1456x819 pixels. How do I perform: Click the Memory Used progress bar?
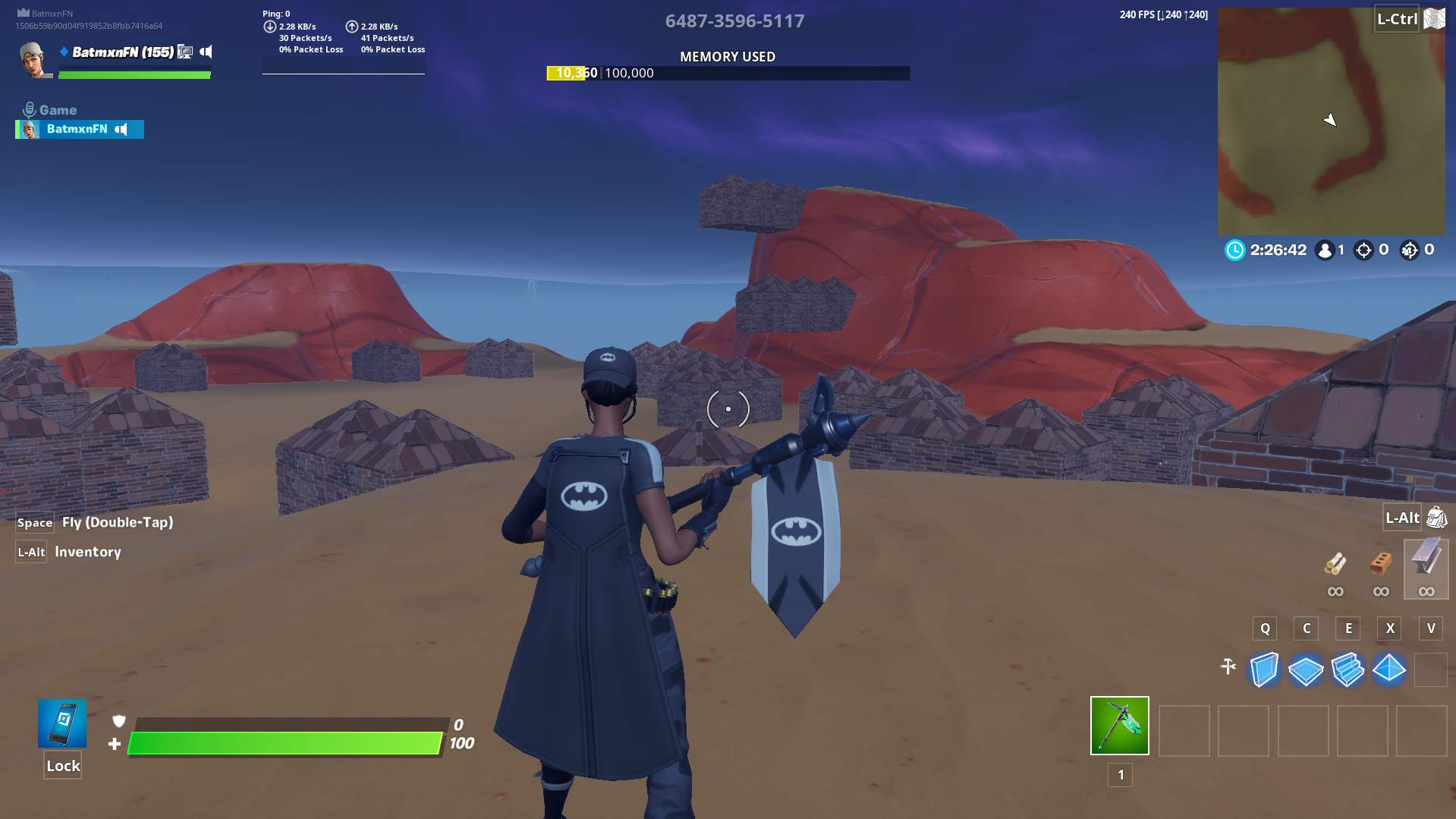click(727, 73)
